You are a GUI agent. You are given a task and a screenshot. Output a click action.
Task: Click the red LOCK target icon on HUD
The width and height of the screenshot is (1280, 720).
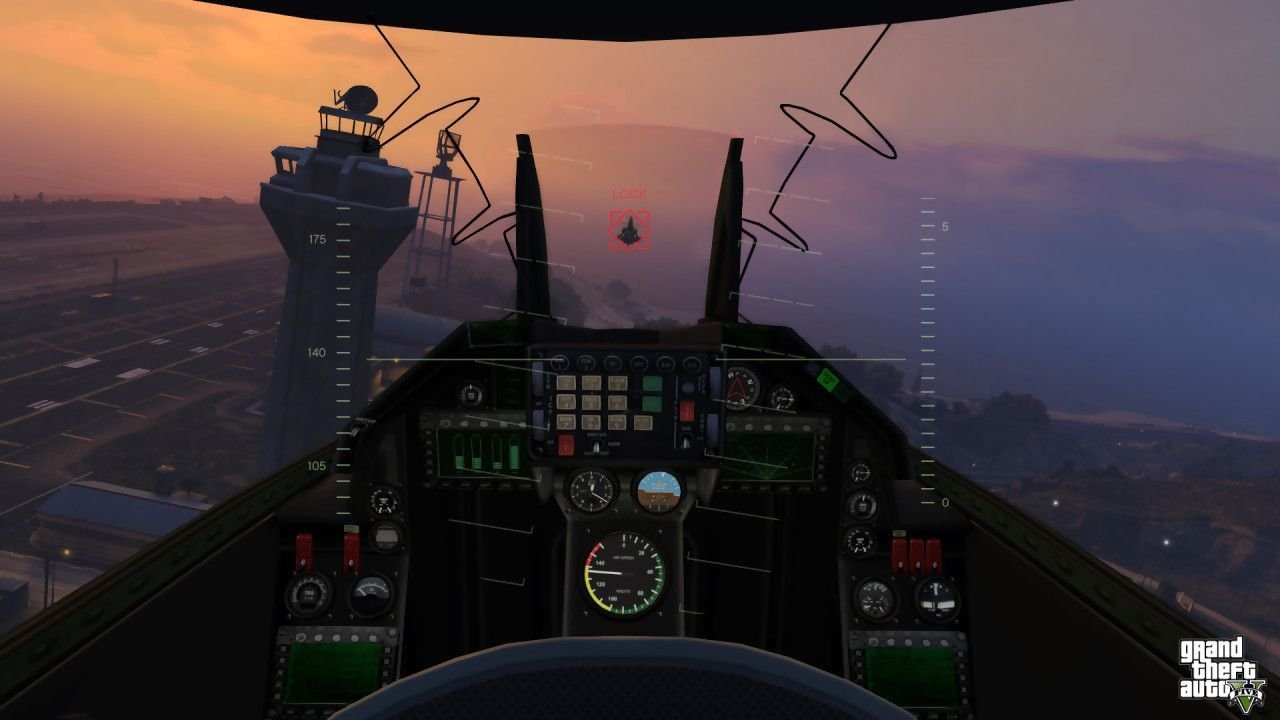click(x=628, y=229)
